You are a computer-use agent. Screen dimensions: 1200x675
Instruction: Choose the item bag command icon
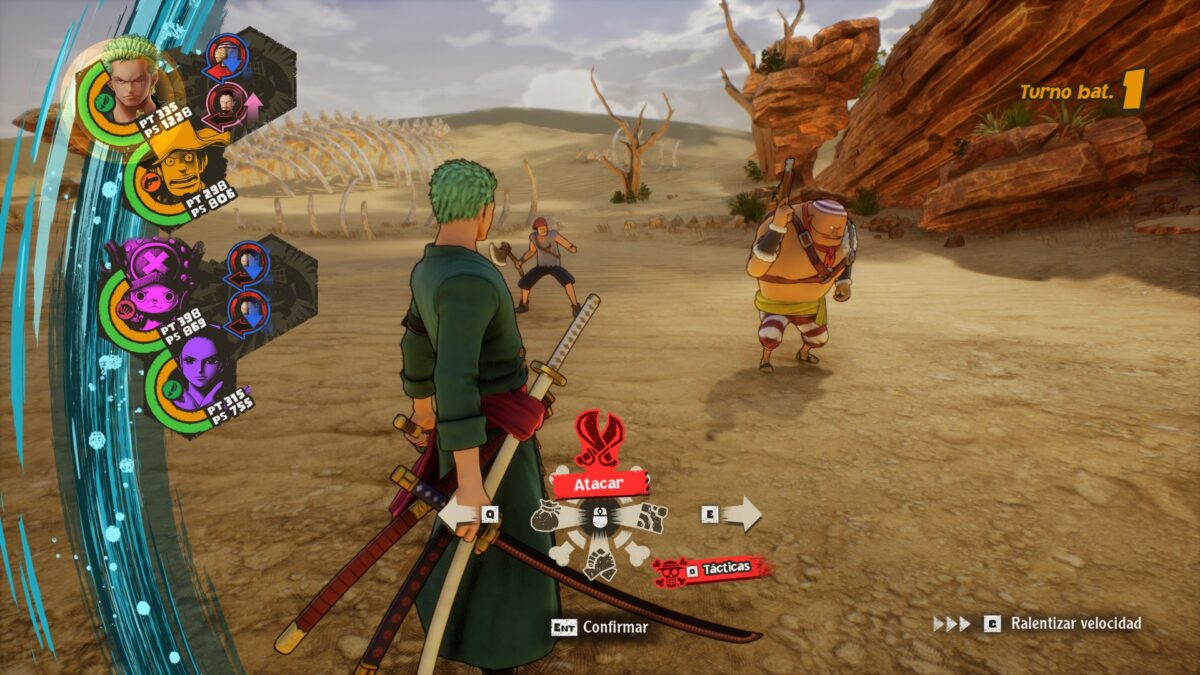pos(552,515)
